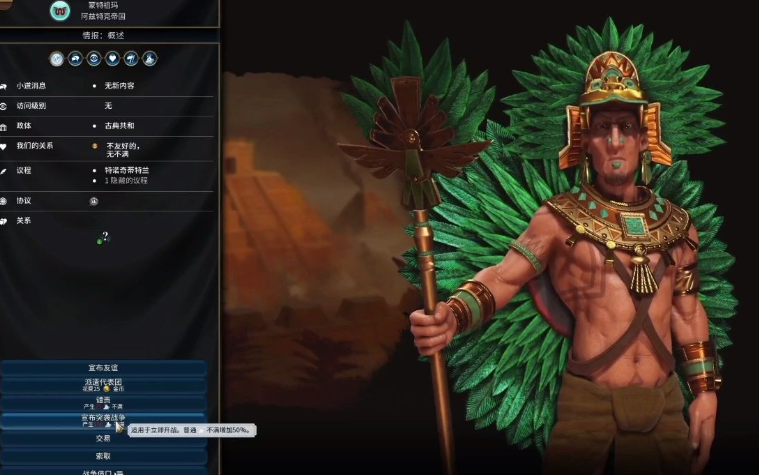Send a delegation via 派遣代表团

point(104,384)
